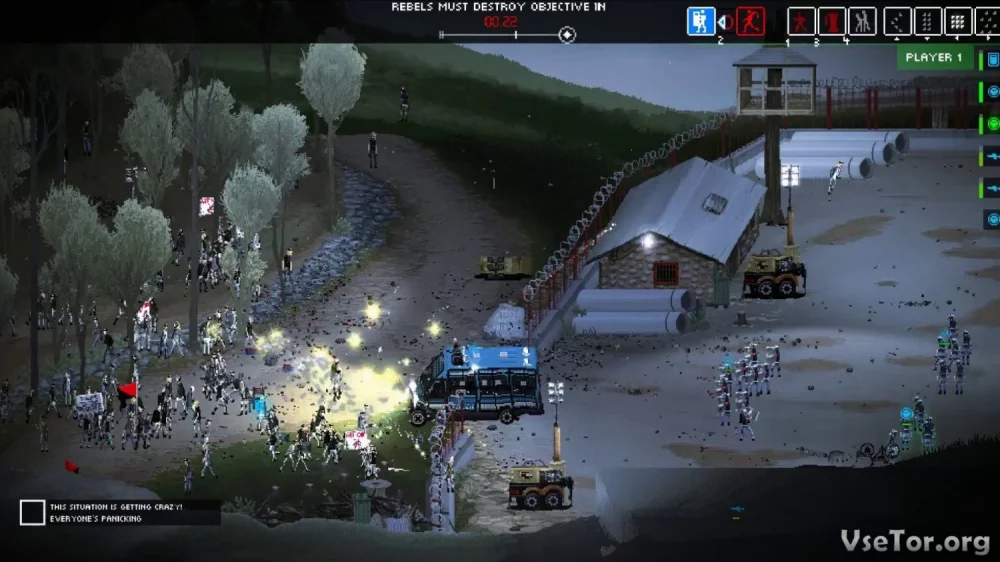Click the green Player 1 label
This screenshot has width=1000, height=562.
933,58
